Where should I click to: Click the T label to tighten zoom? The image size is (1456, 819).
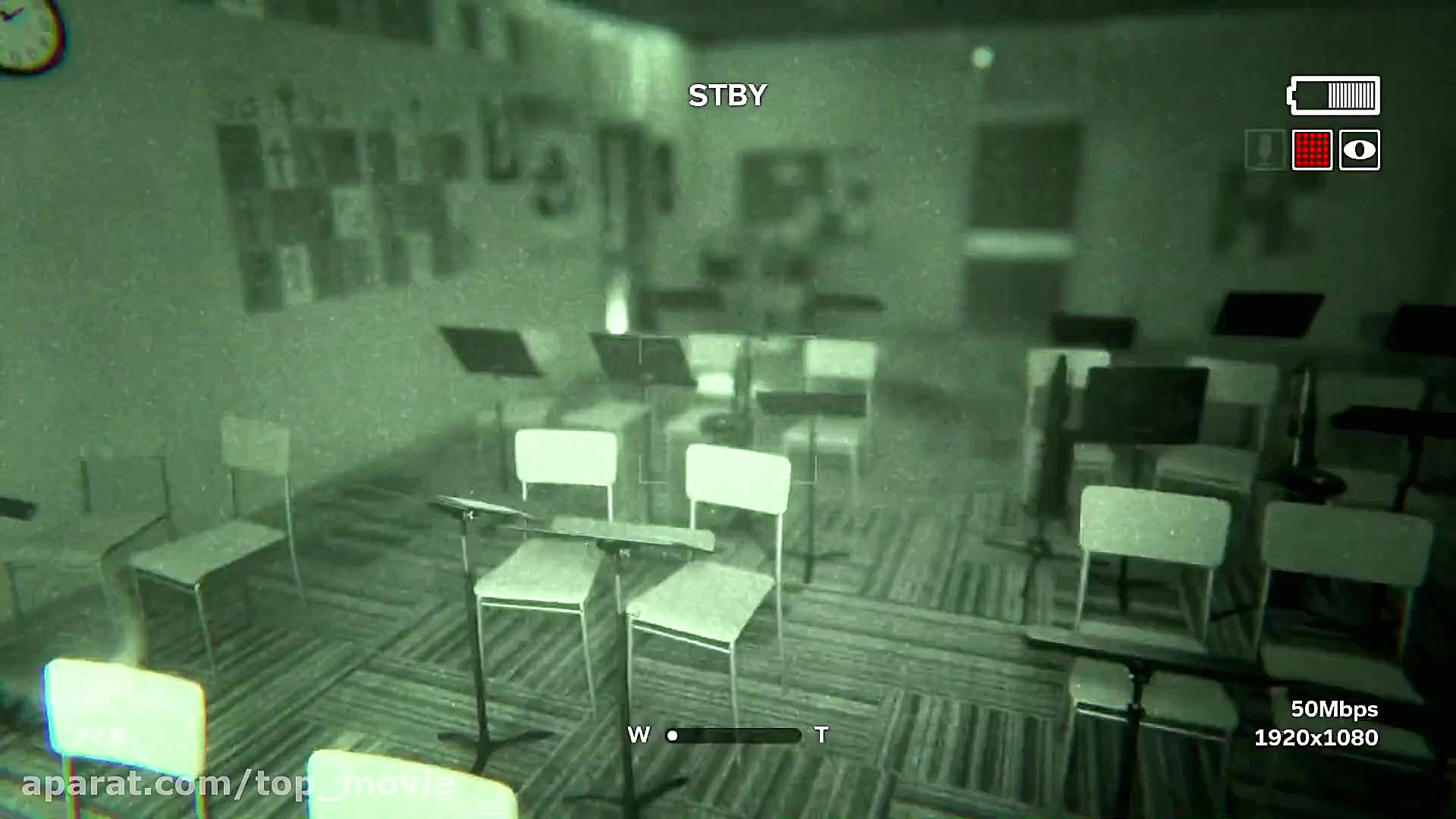point(823,734)
